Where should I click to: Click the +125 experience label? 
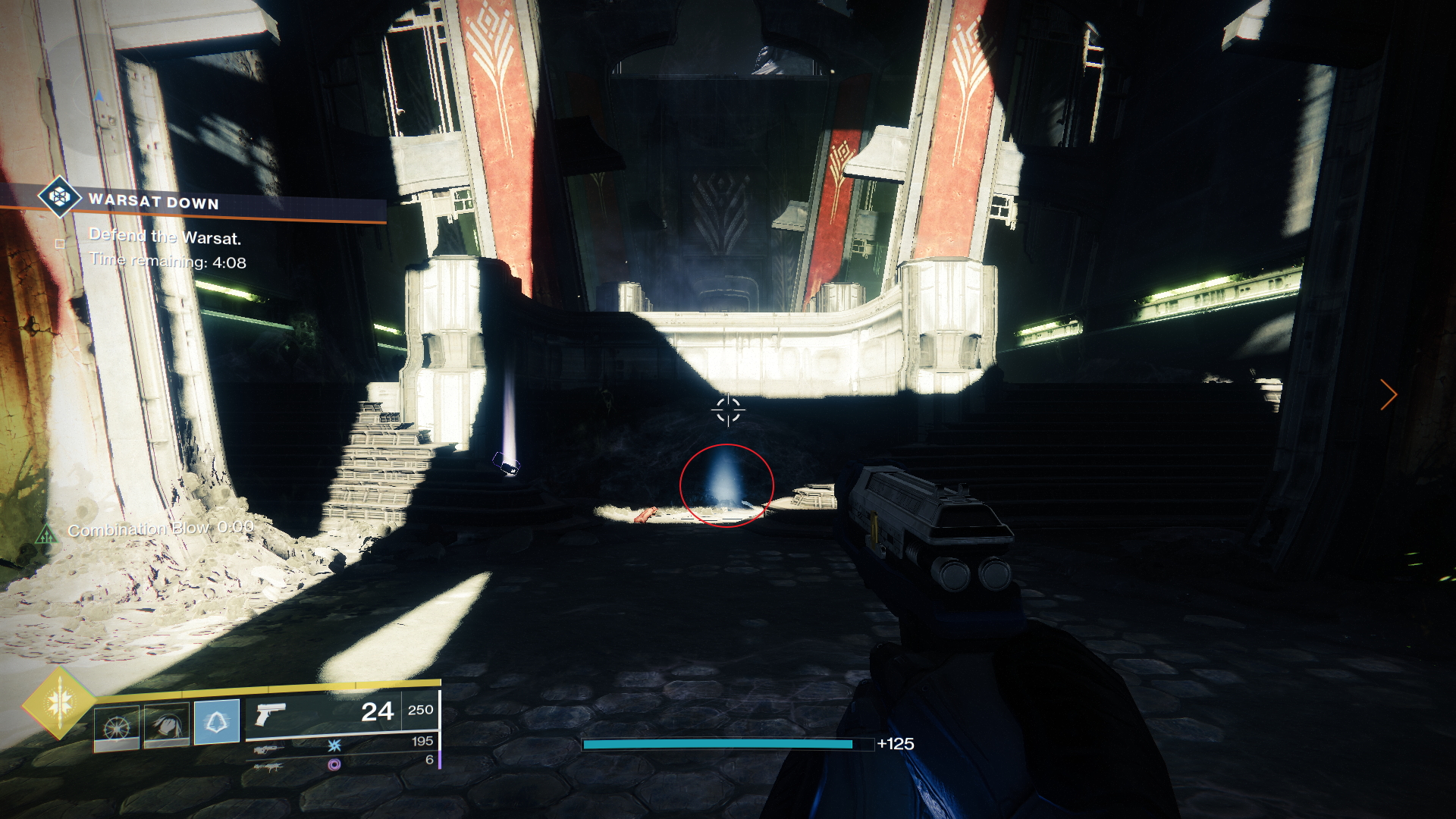[x=896, y=744]
